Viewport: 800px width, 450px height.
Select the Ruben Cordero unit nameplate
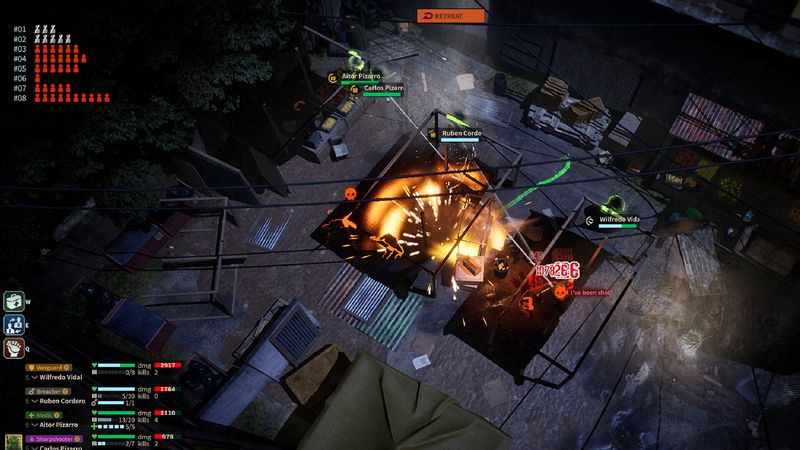pos(461,133)
